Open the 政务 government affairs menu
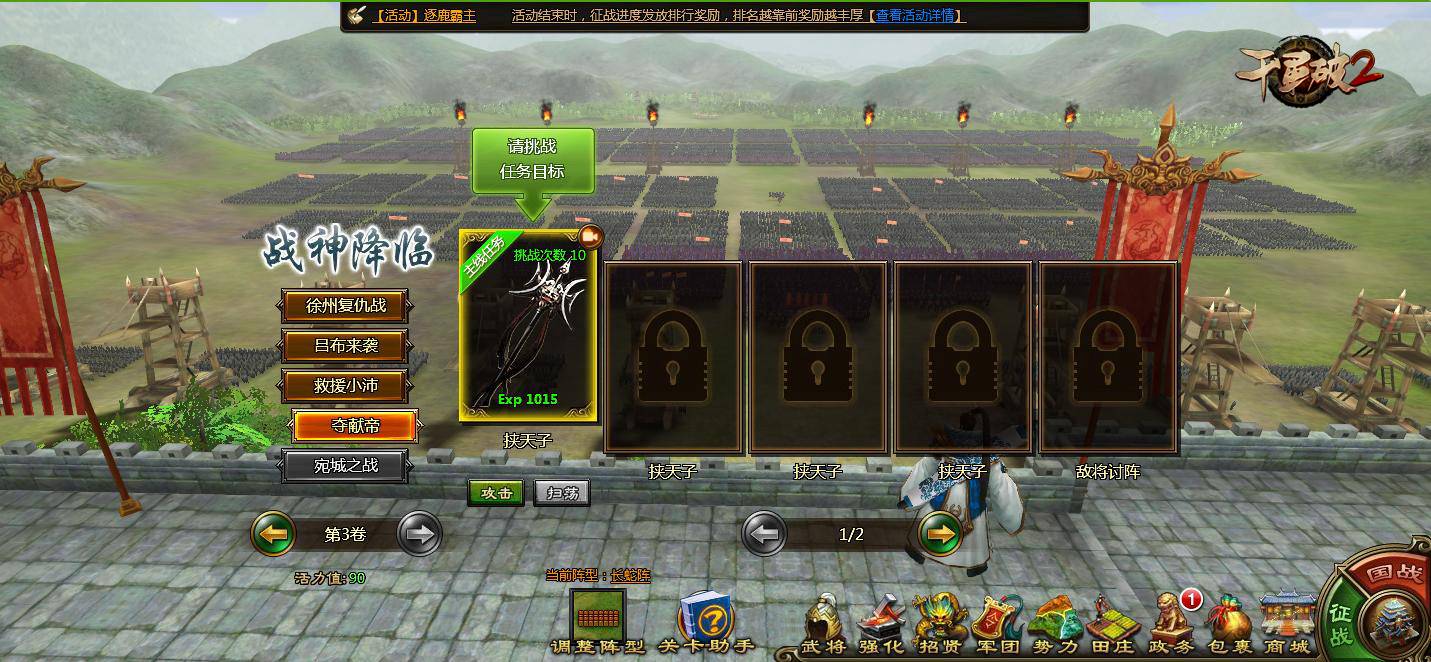 pos(1171,622)
